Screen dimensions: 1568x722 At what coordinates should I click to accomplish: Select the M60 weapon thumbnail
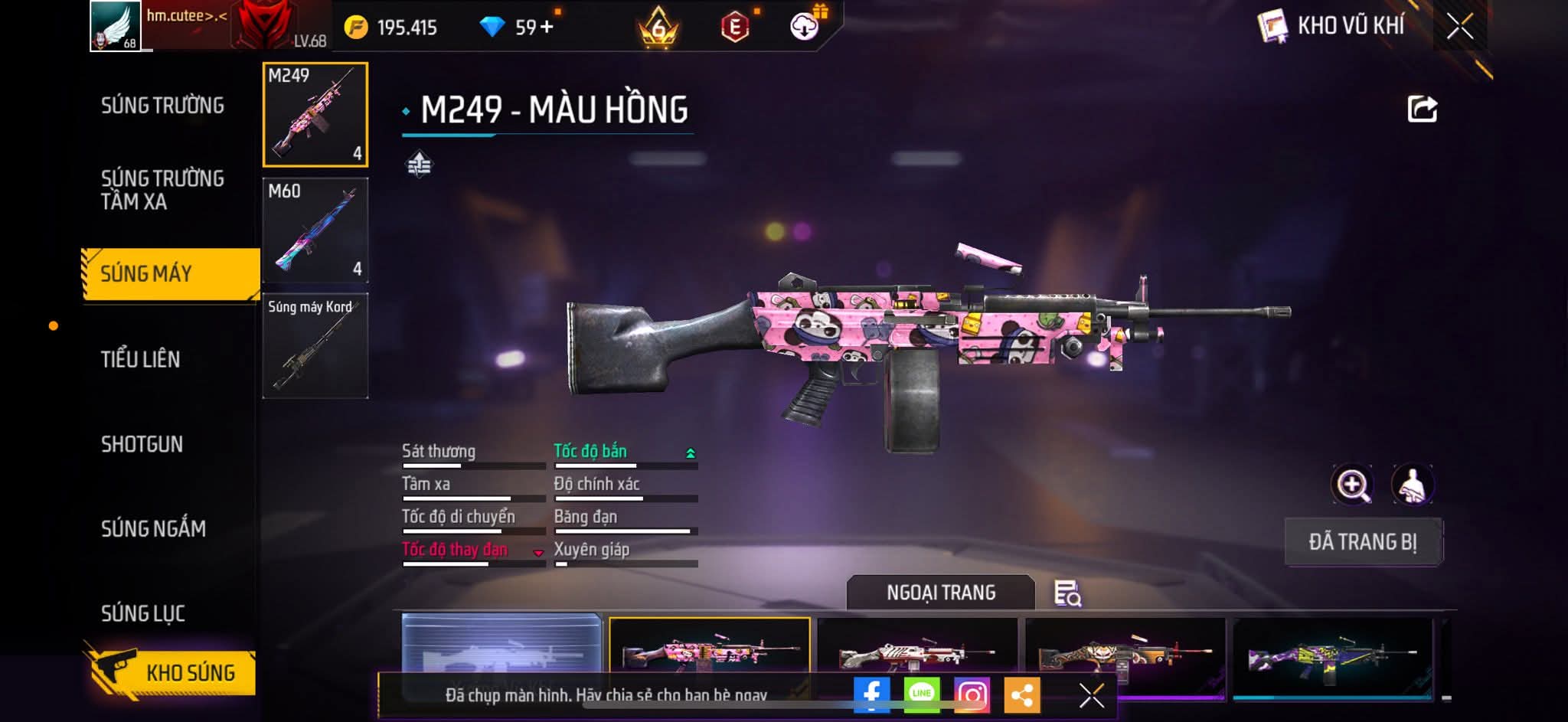(x=315, y=230)
